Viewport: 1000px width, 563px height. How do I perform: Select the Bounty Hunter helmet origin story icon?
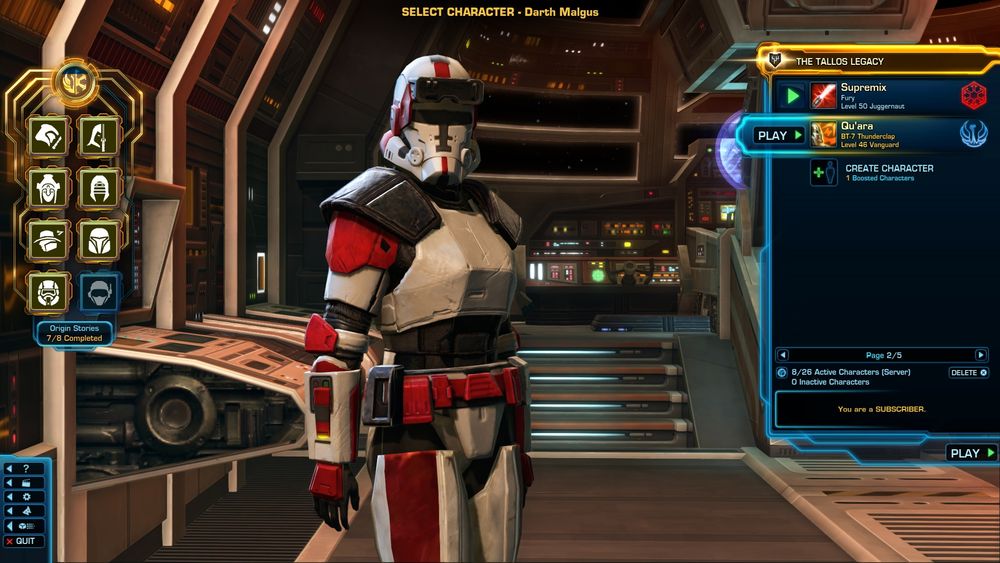coord(100,240)
